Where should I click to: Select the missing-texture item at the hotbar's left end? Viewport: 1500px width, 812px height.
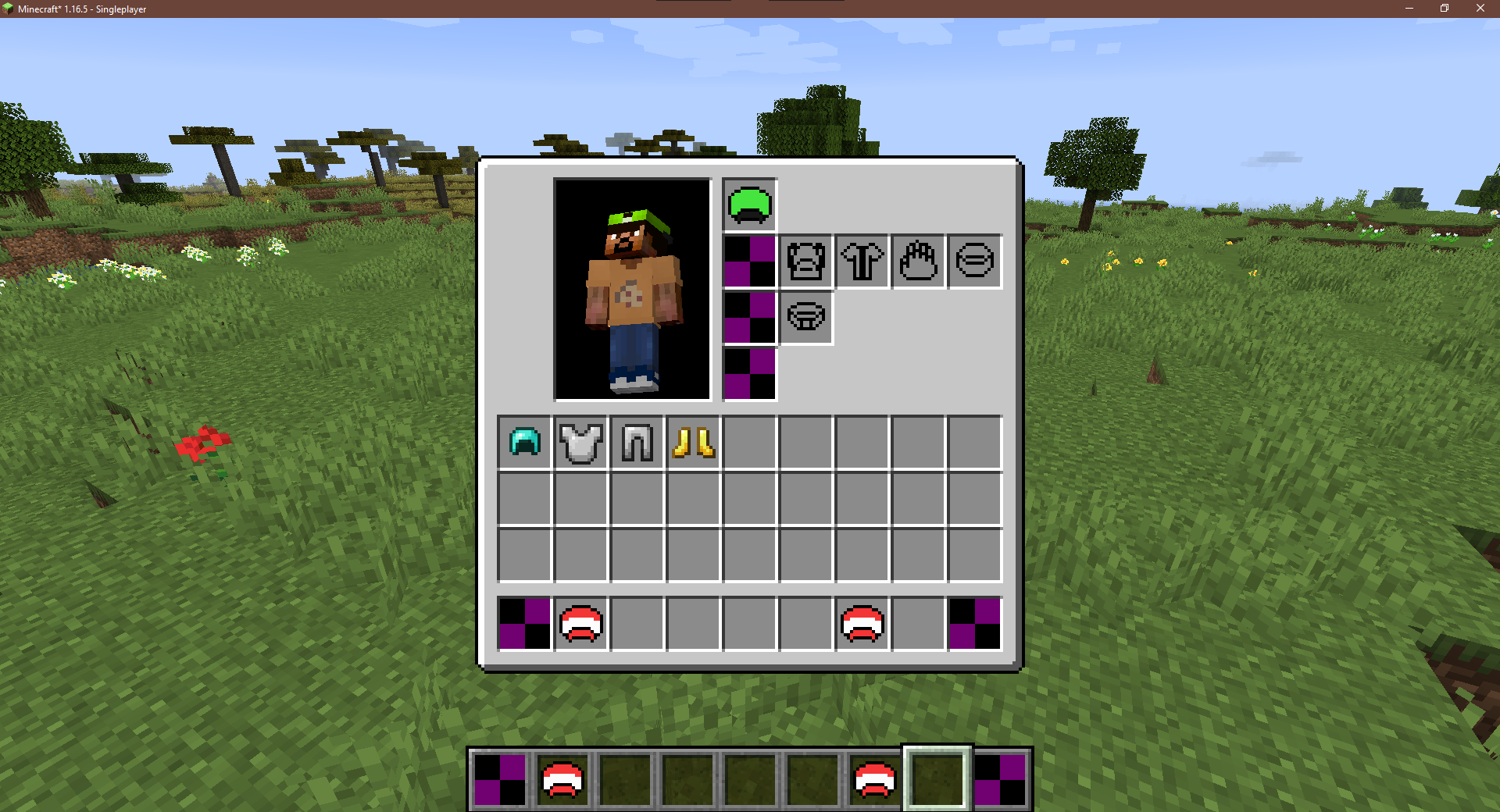[500, 778]
